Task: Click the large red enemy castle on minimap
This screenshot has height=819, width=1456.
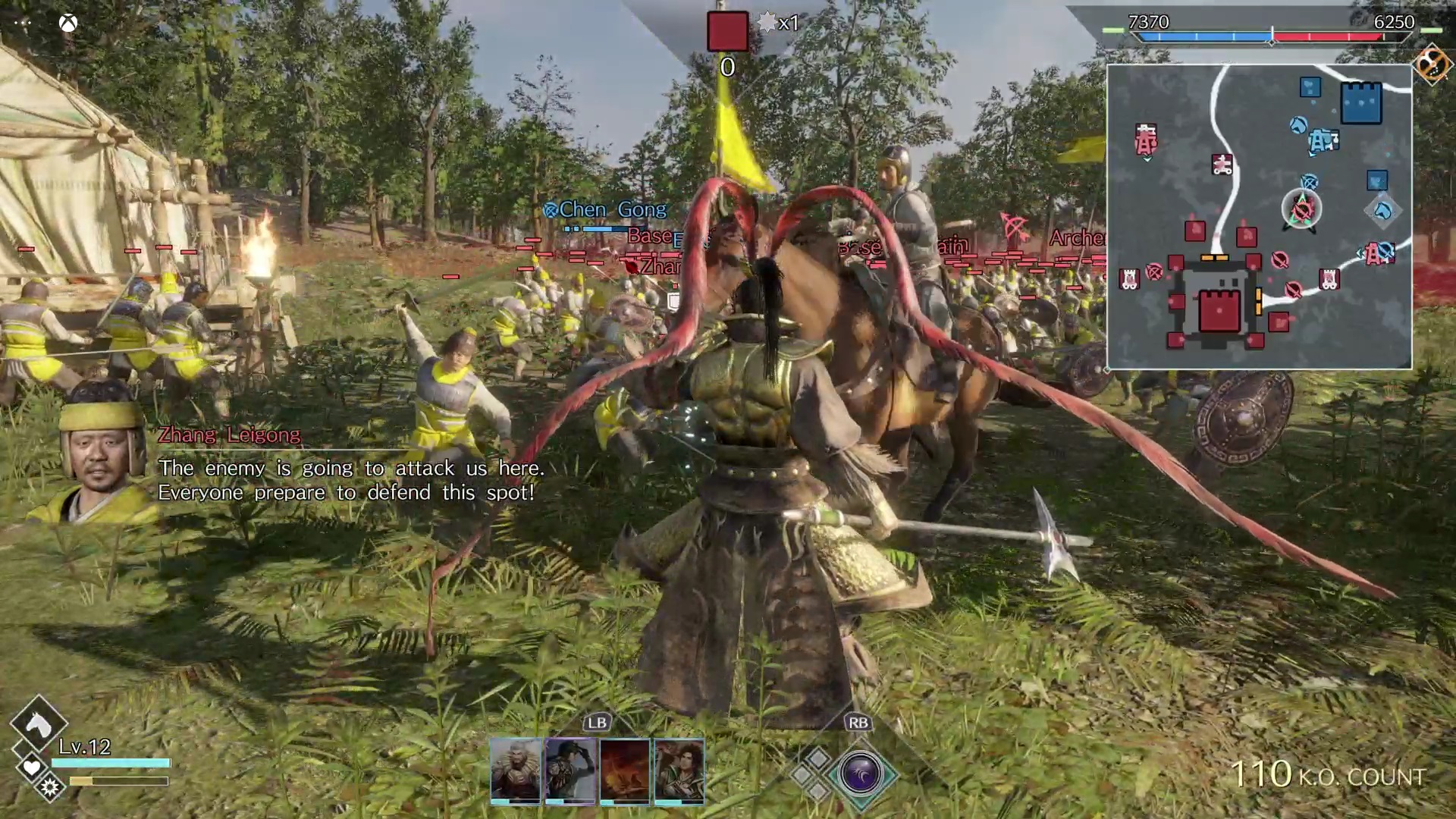Action: [x=1219, y=309]
